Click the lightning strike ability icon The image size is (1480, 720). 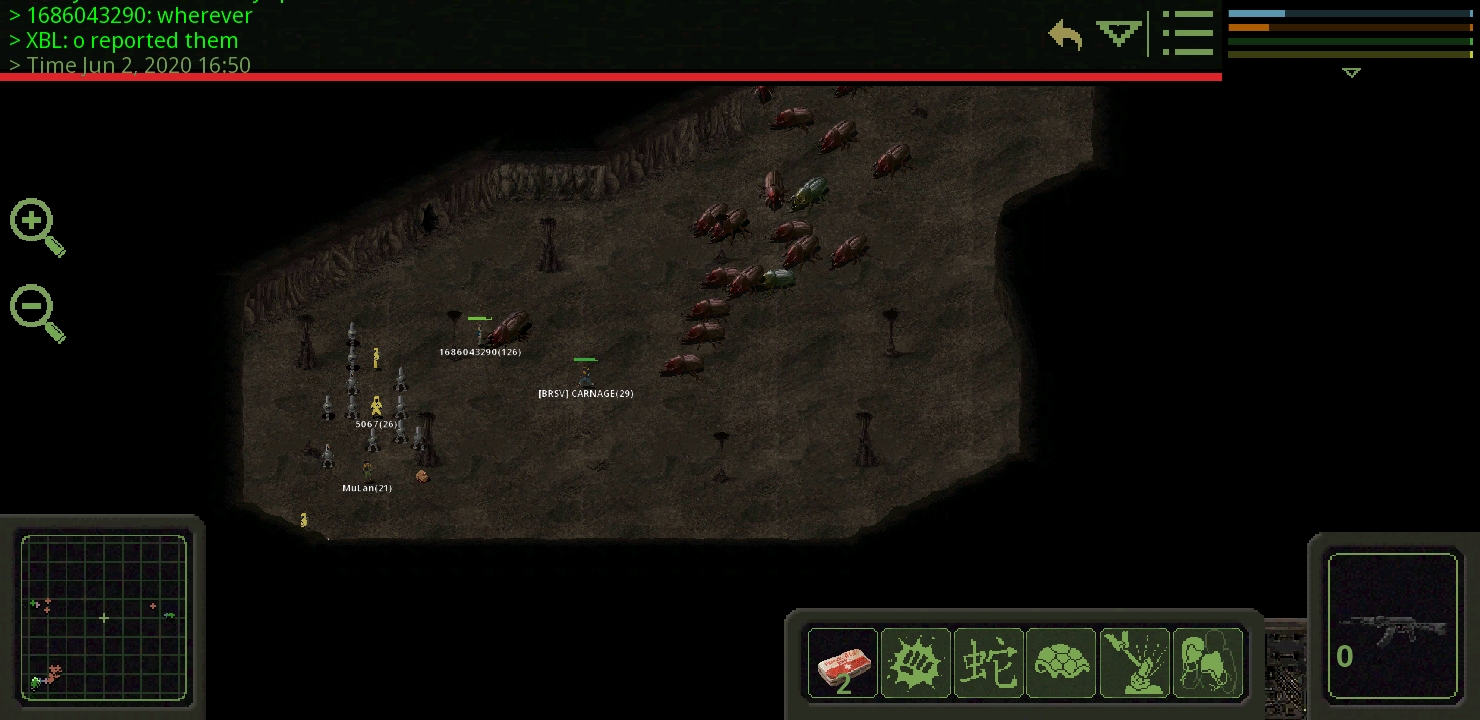coord(1134,662)
